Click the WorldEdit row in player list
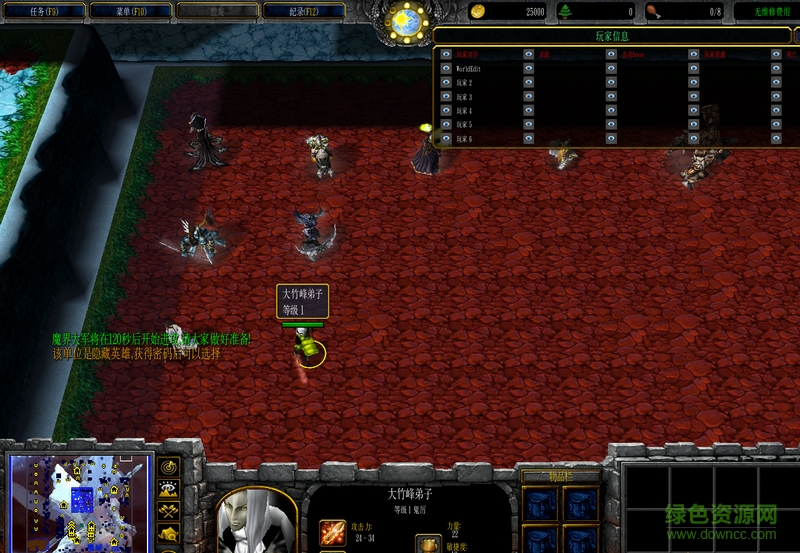The width and height of the screenshot is (800, 553). pos(472,68)
